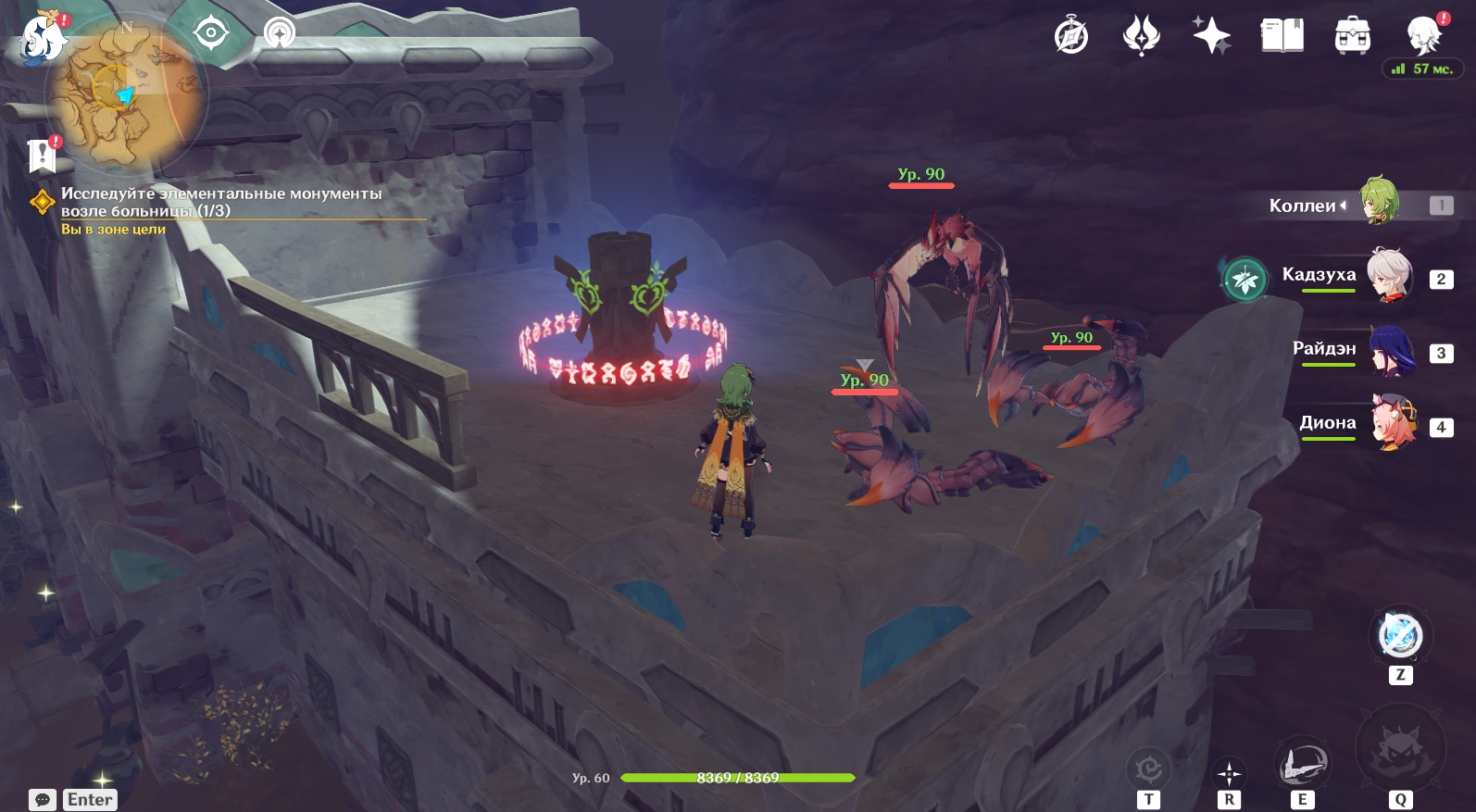Image resolution: width=1476 pixels, height=812 pixels.
Task: Use the gadget above the Z key
Action: pyautogui.click(x=1400, y=636)
